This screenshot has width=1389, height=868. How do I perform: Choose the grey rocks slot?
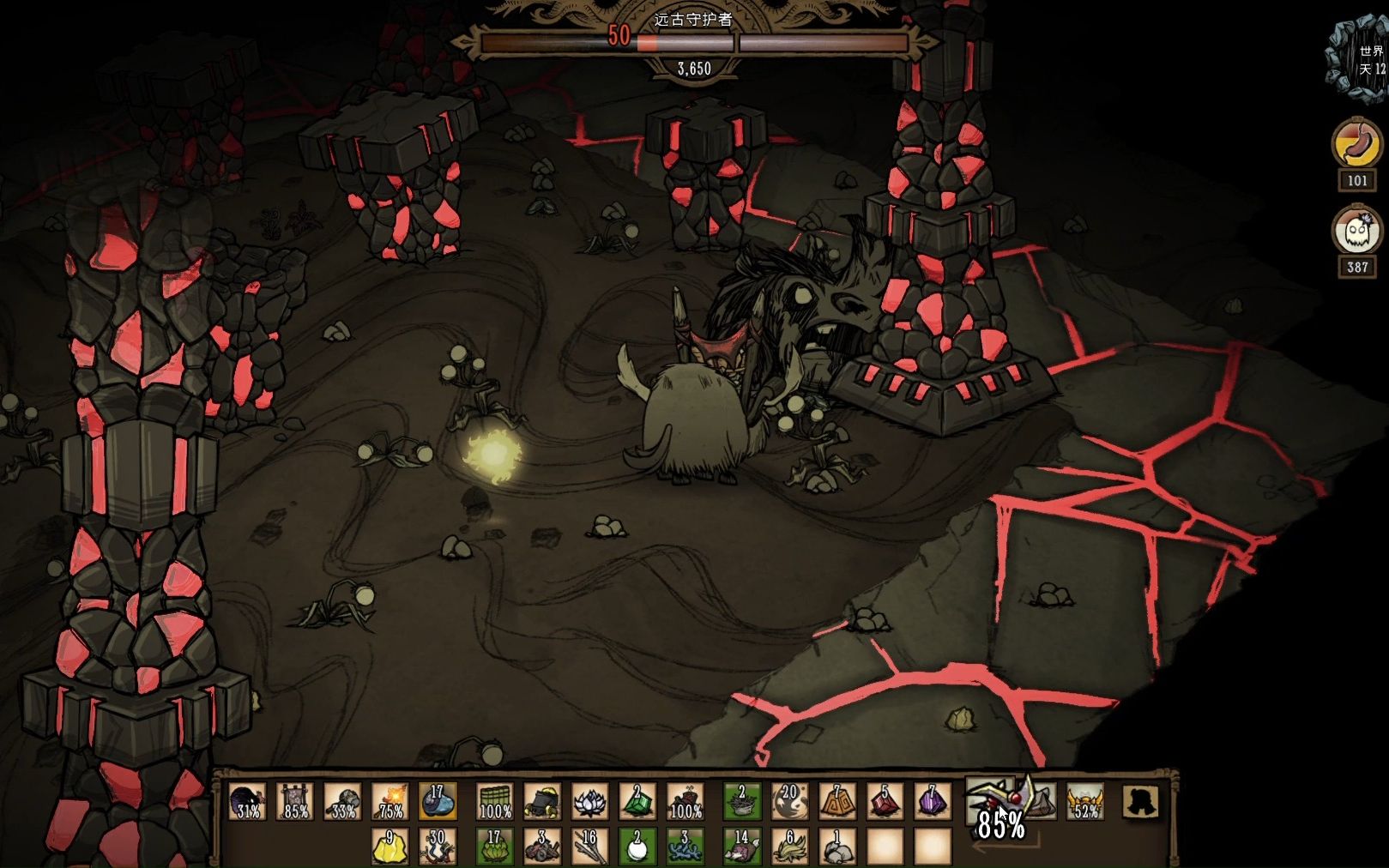[837, 846]
